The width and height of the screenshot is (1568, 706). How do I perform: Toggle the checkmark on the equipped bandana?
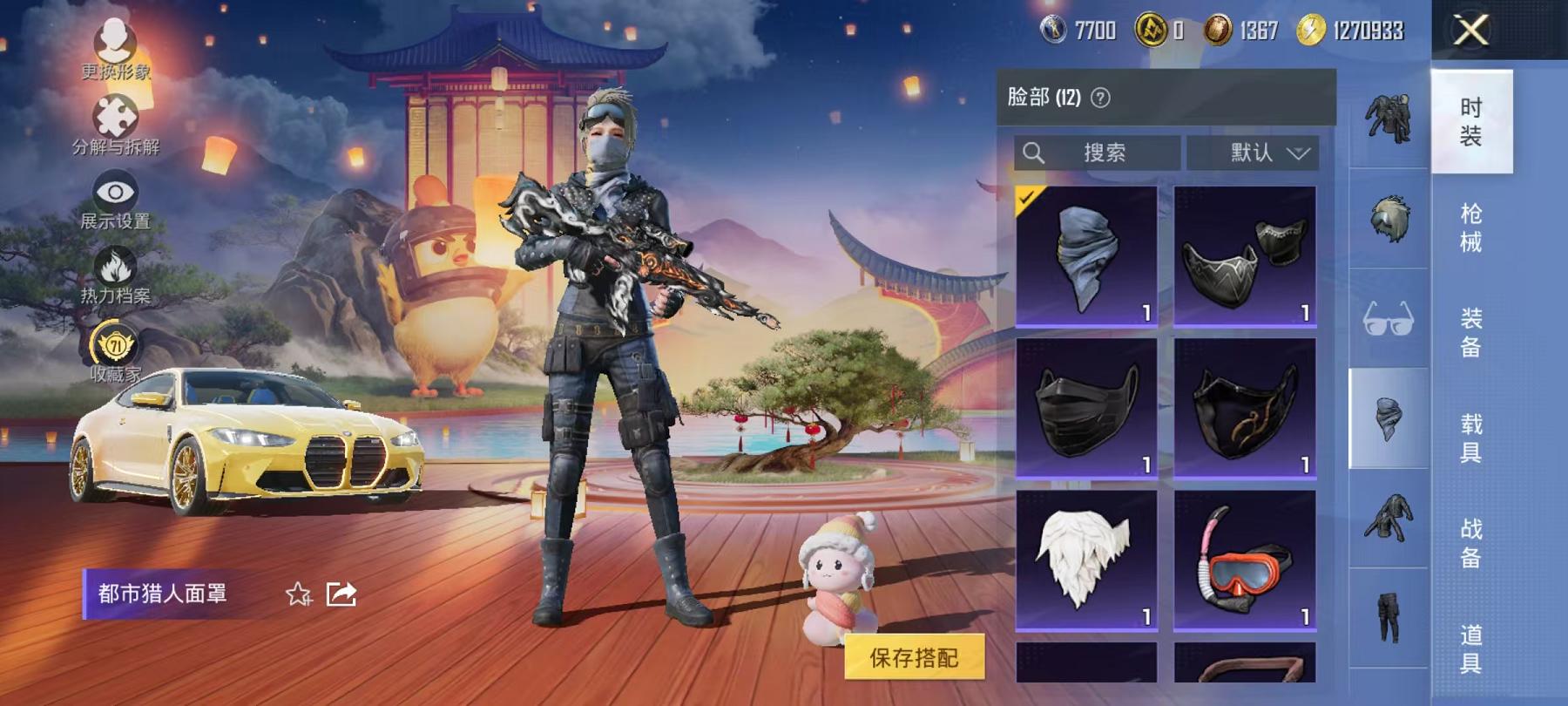[x=1026, y=197]
